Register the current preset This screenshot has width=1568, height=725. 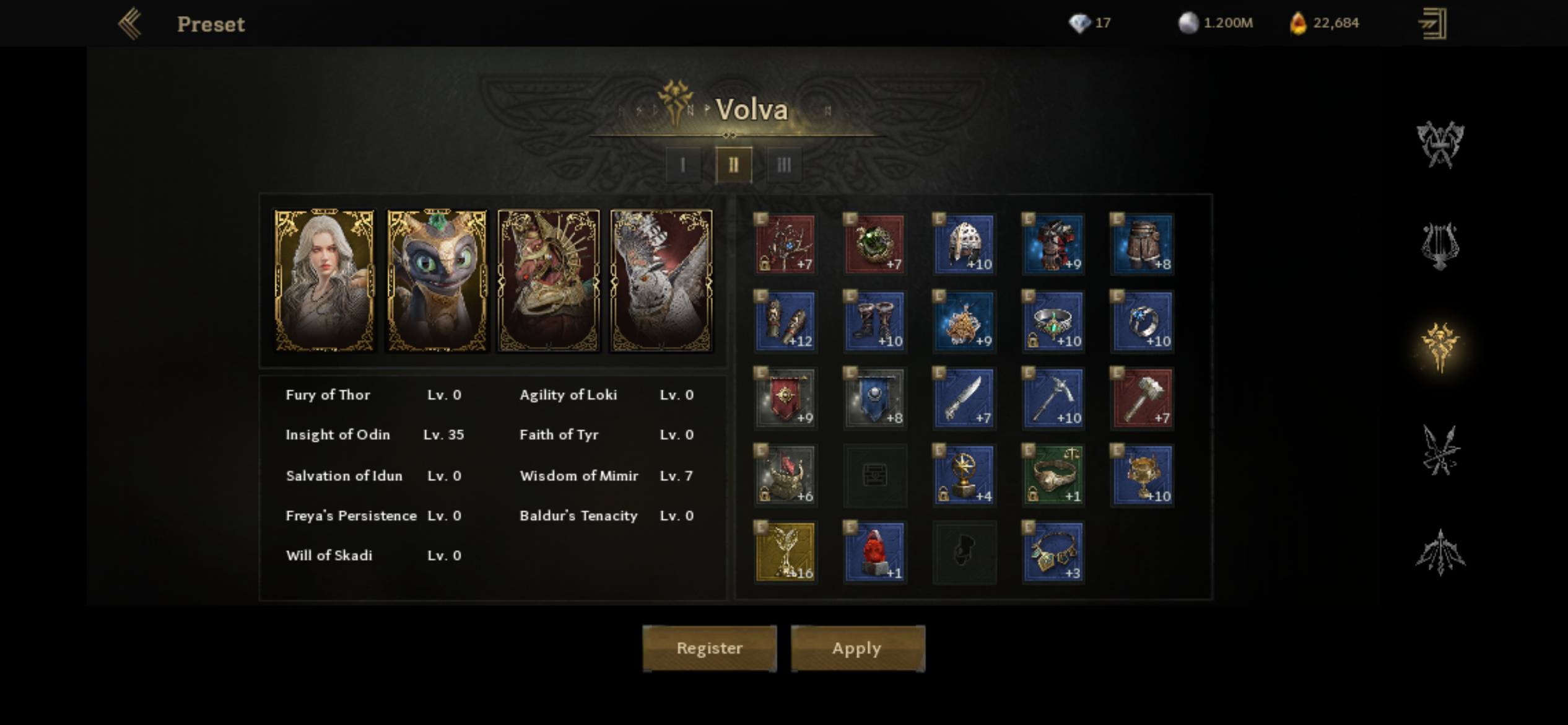(709, 648)
